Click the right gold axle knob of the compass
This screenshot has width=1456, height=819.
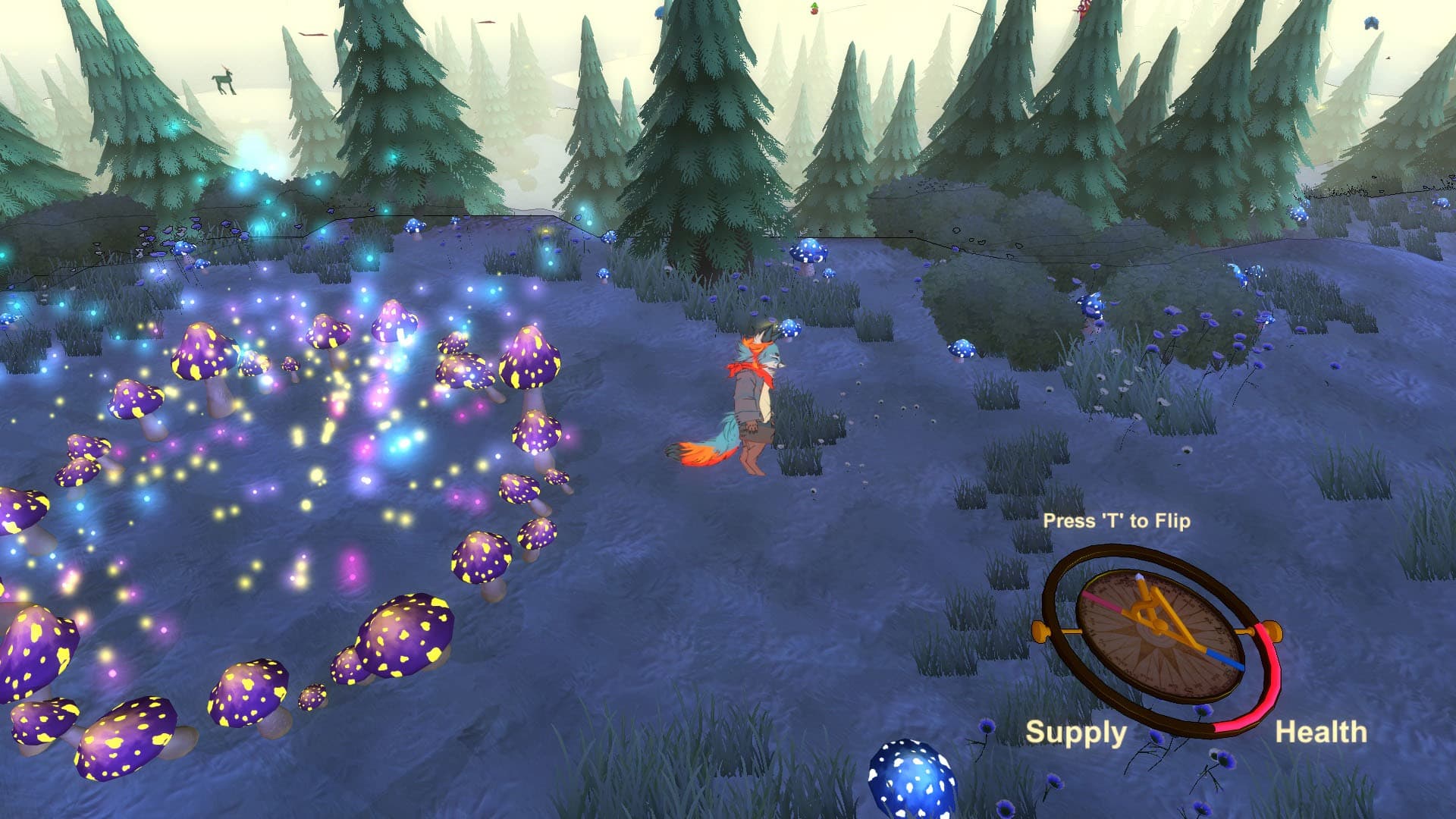click(1272, 631)
